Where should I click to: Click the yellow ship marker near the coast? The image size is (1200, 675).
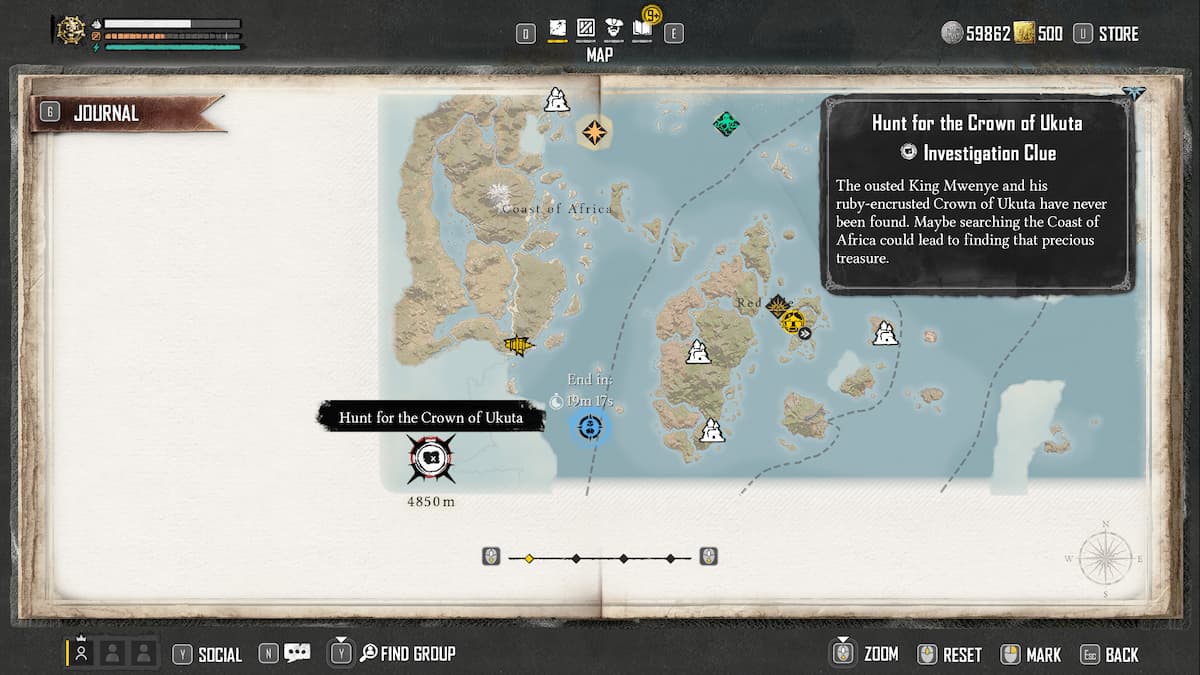click(x=518, y=346)
